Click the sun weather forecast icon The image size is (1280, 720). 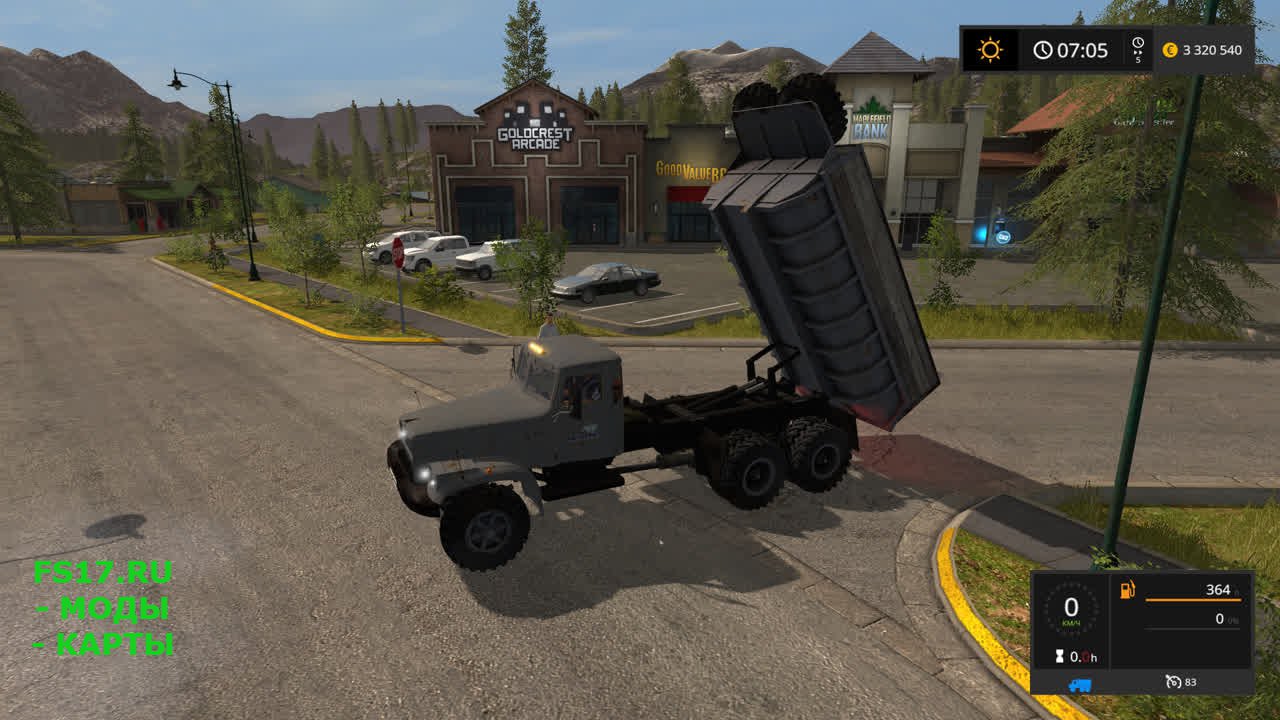990,50
